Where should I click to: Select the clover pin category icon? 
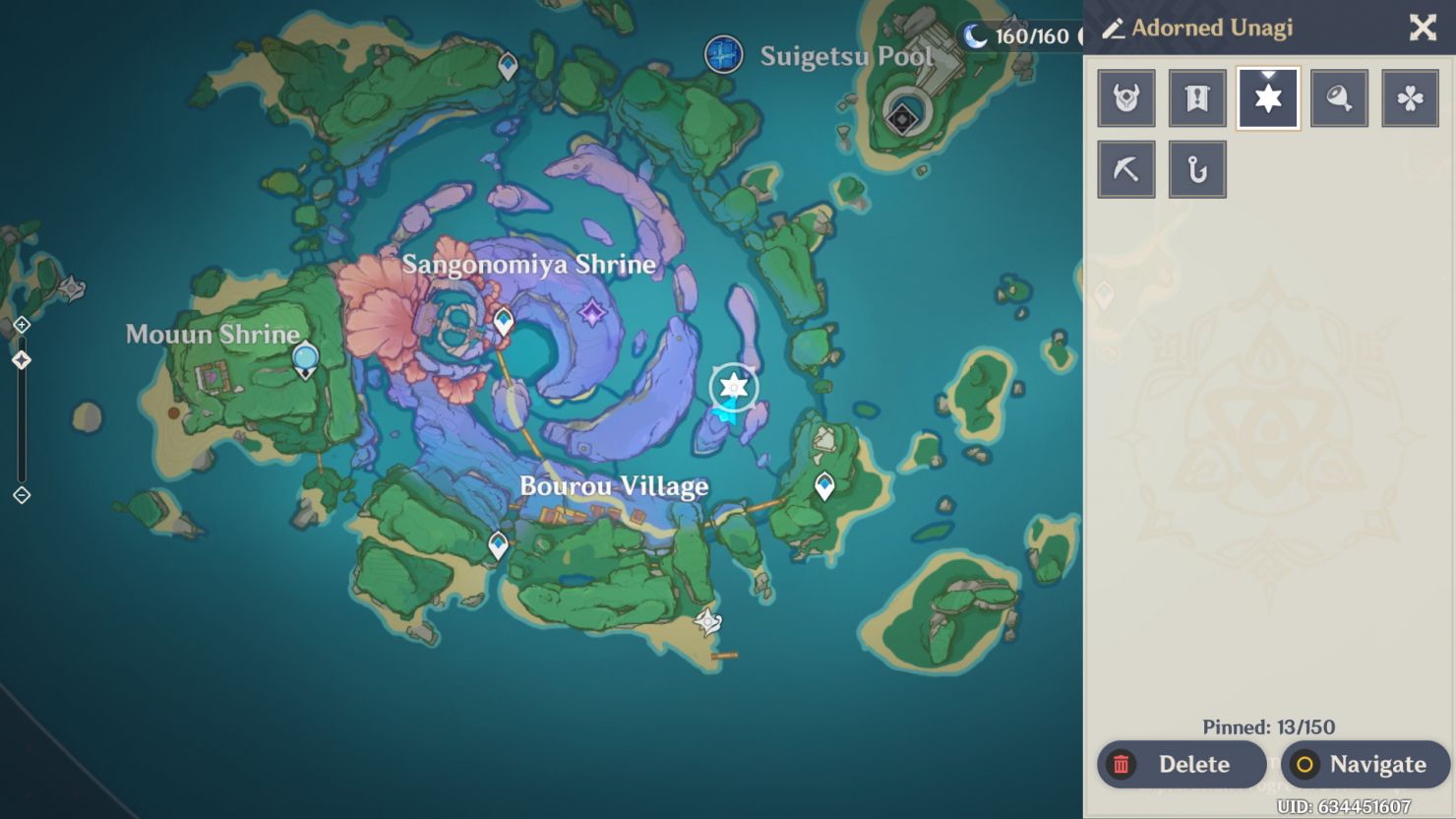[1410, 97]
